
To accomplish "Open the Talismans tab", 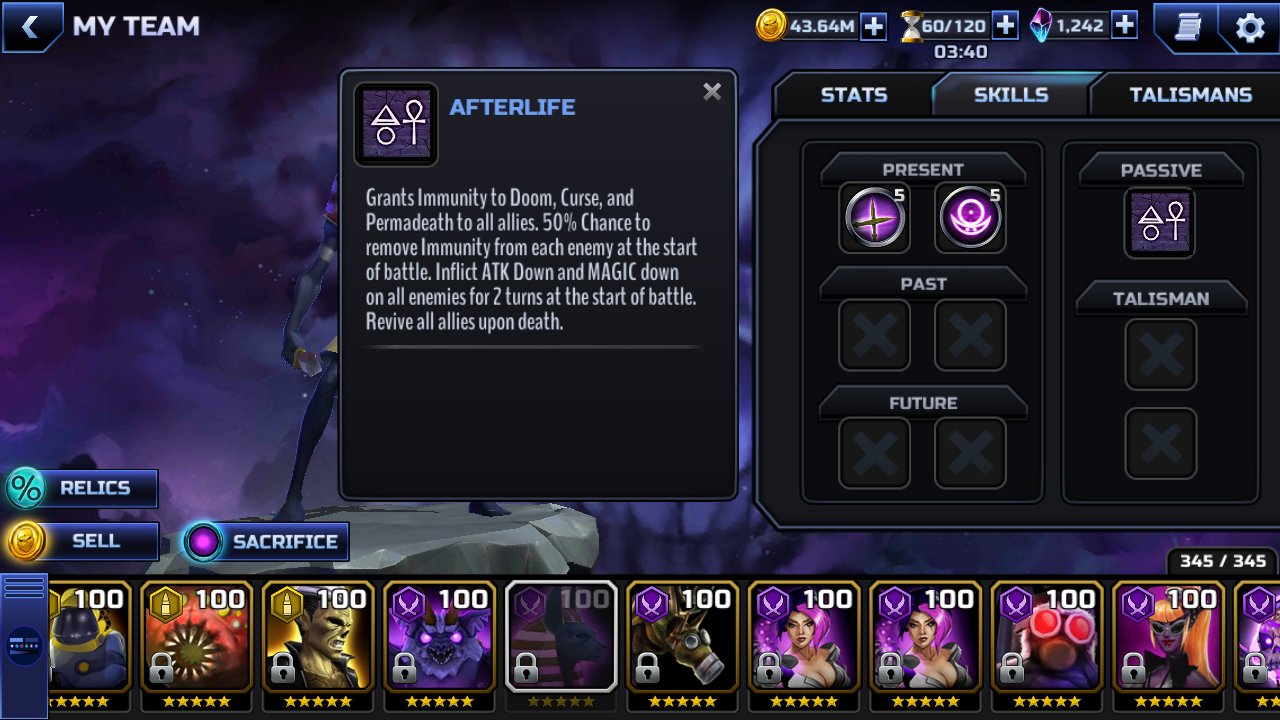I will (1189, 95).
